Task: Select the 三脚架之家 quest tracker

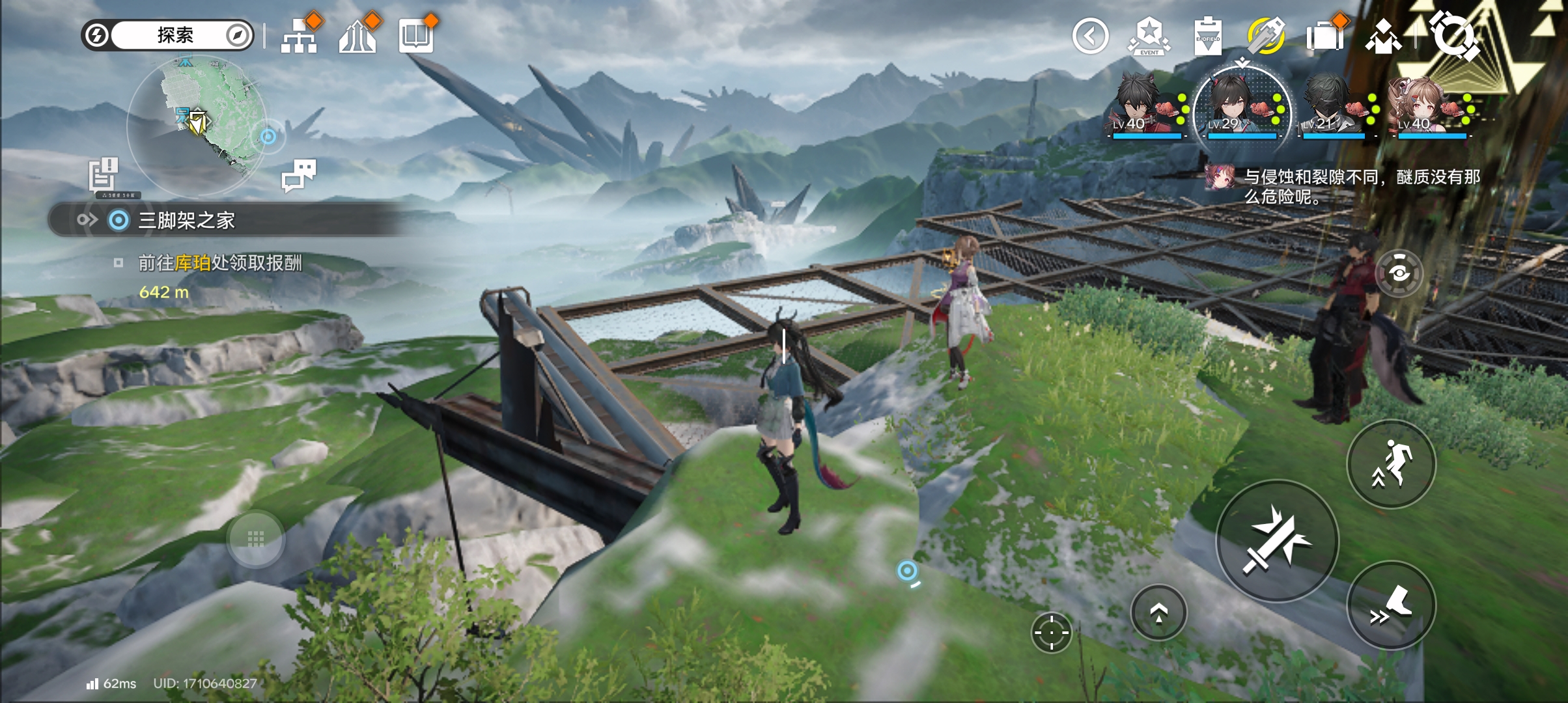Action: pos(186,221)
